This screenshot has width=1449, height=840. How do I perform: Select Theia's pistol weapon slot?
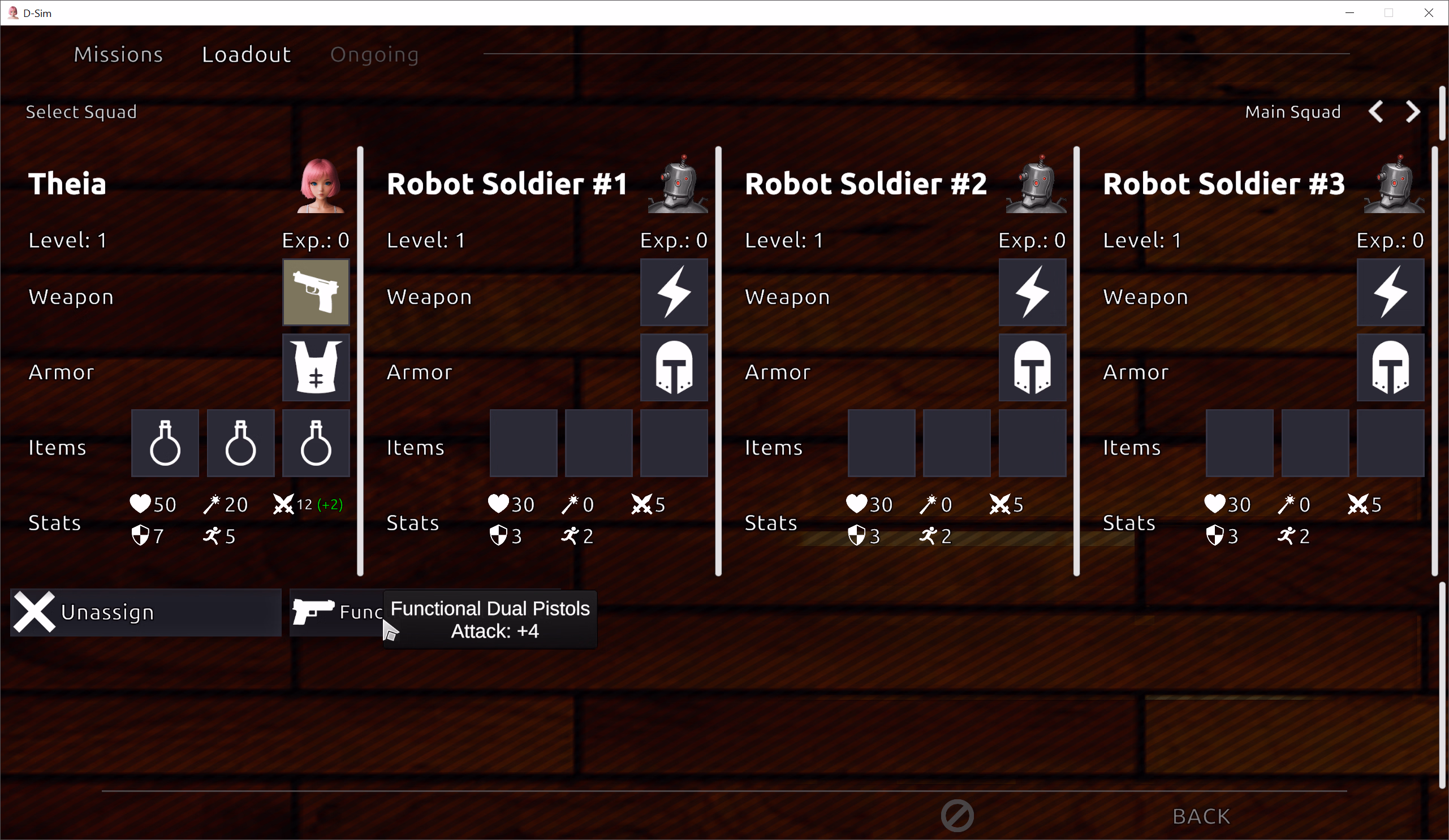[316, 292]
